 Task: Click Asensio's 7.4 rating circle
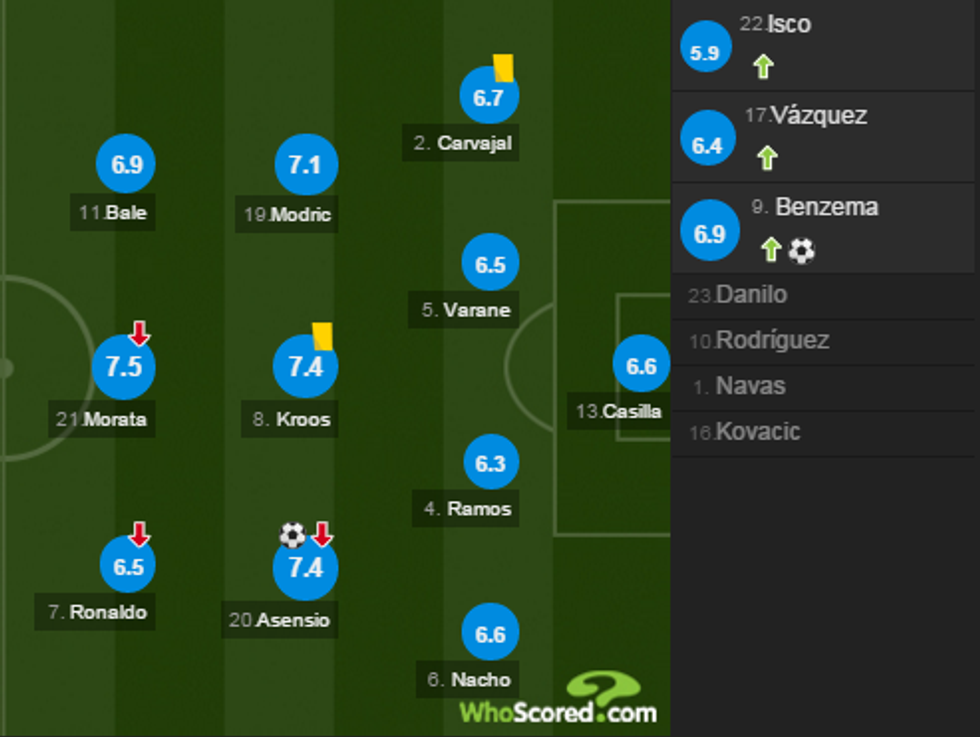[x=305, y=568]
